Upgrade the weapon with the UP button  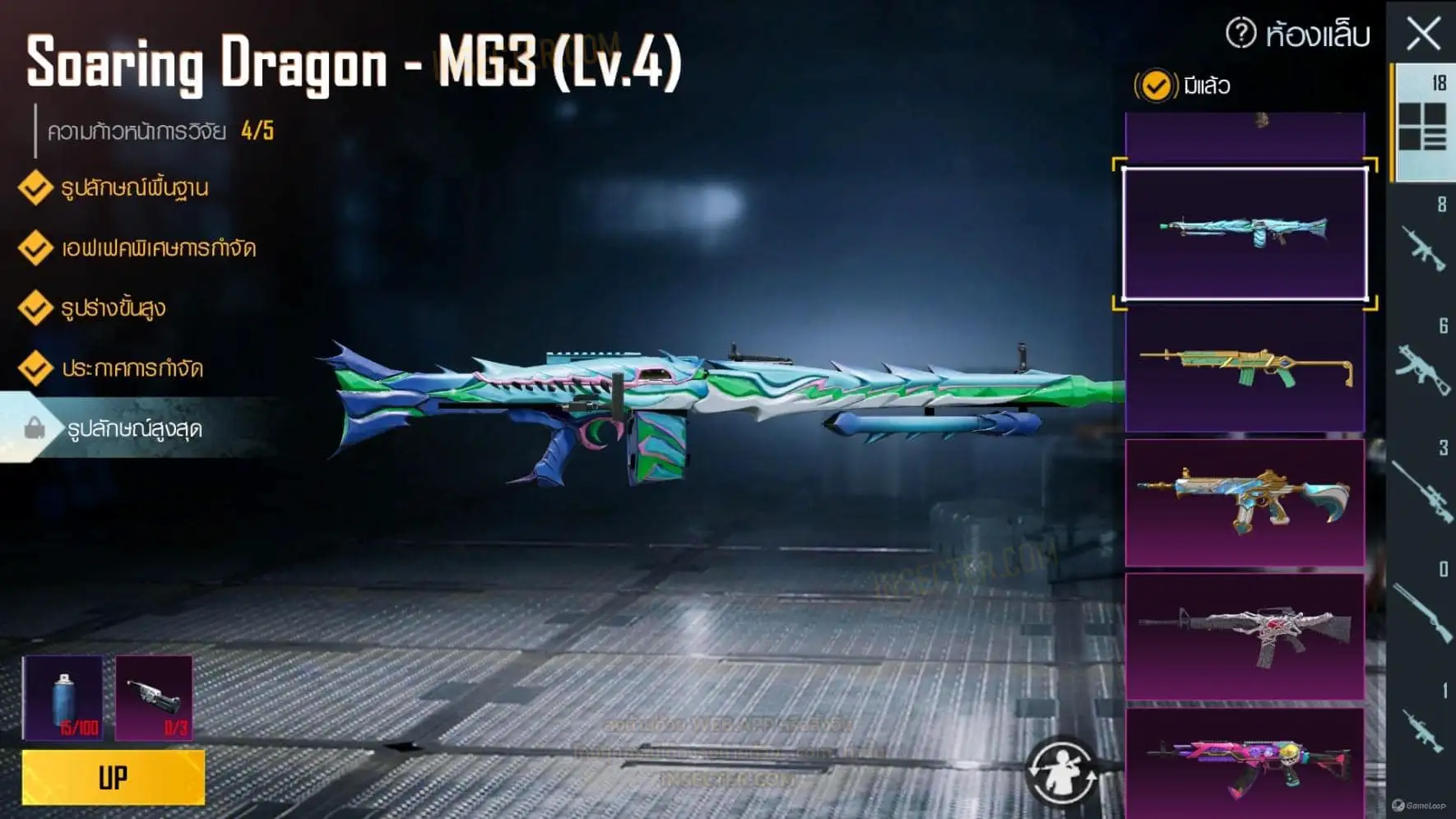[114, 777]
